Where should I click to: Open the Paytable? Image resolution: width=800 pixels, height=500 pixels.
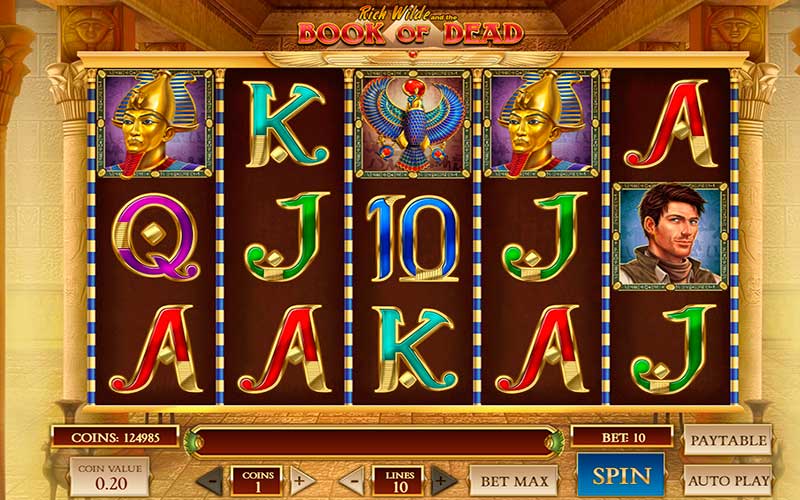727,440
